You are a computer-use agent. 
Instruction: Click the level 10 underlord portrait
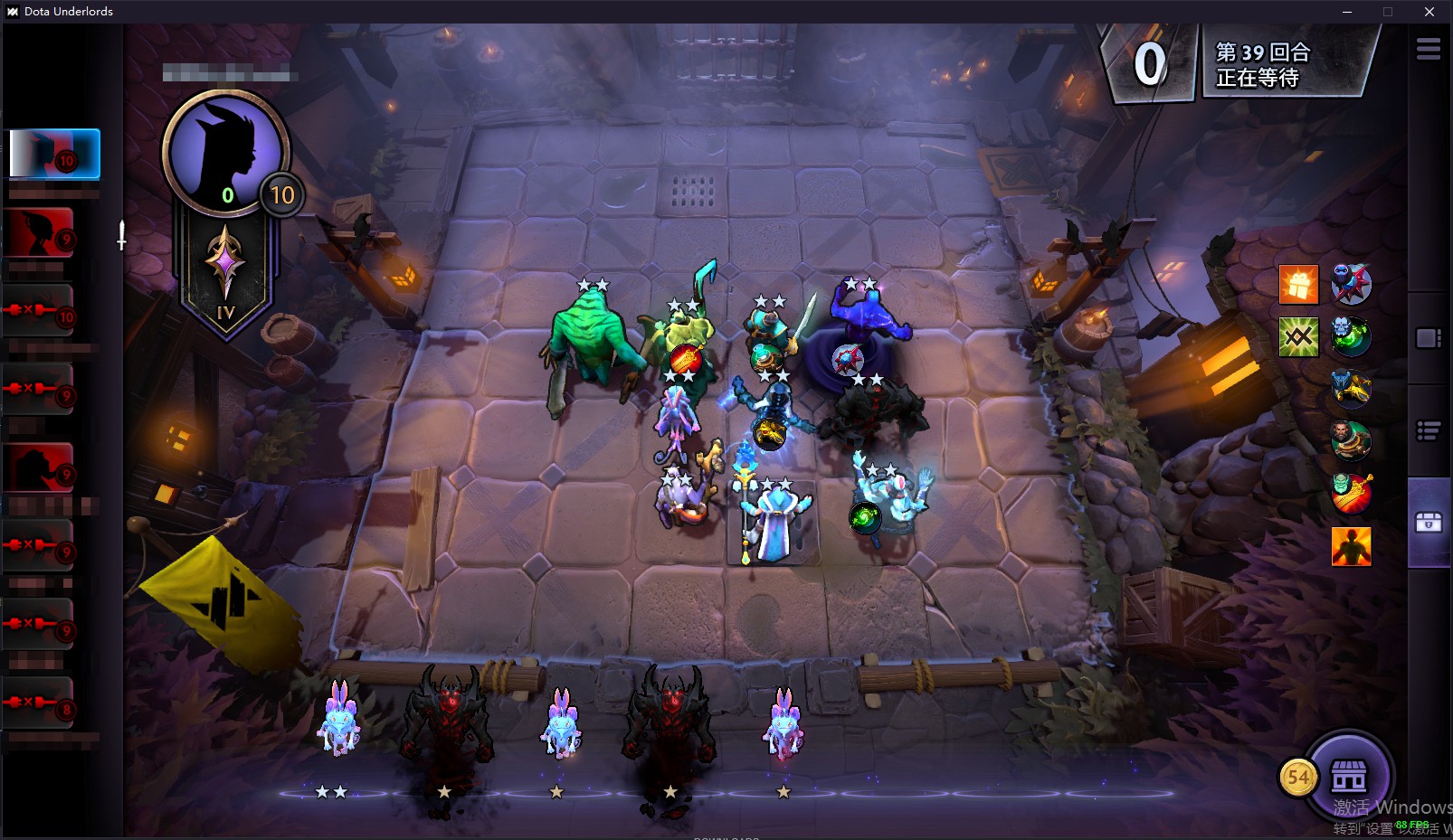coord(225,152)
